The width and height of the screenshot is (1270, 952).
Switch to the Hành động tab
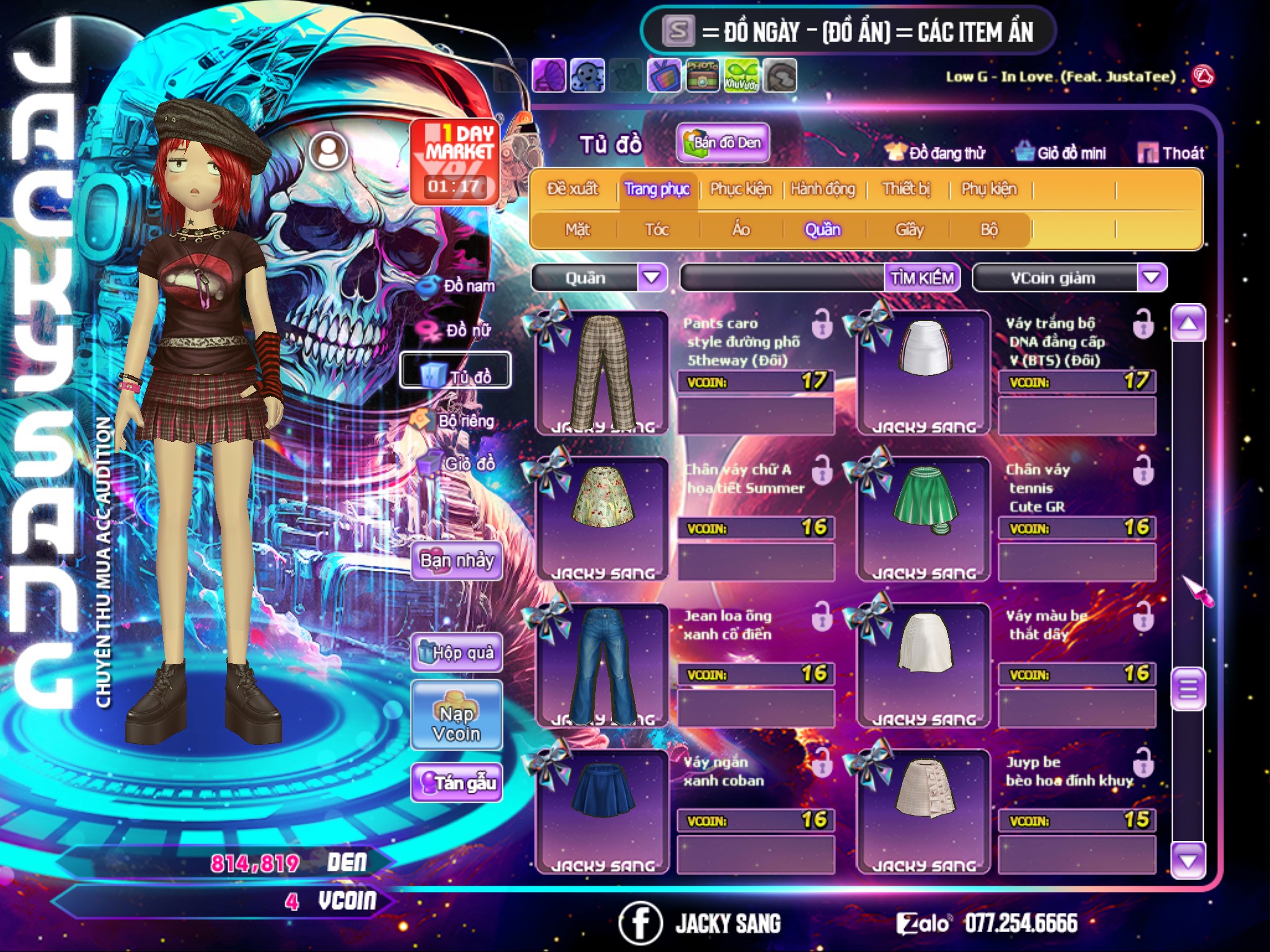click(x=823, y=189)
